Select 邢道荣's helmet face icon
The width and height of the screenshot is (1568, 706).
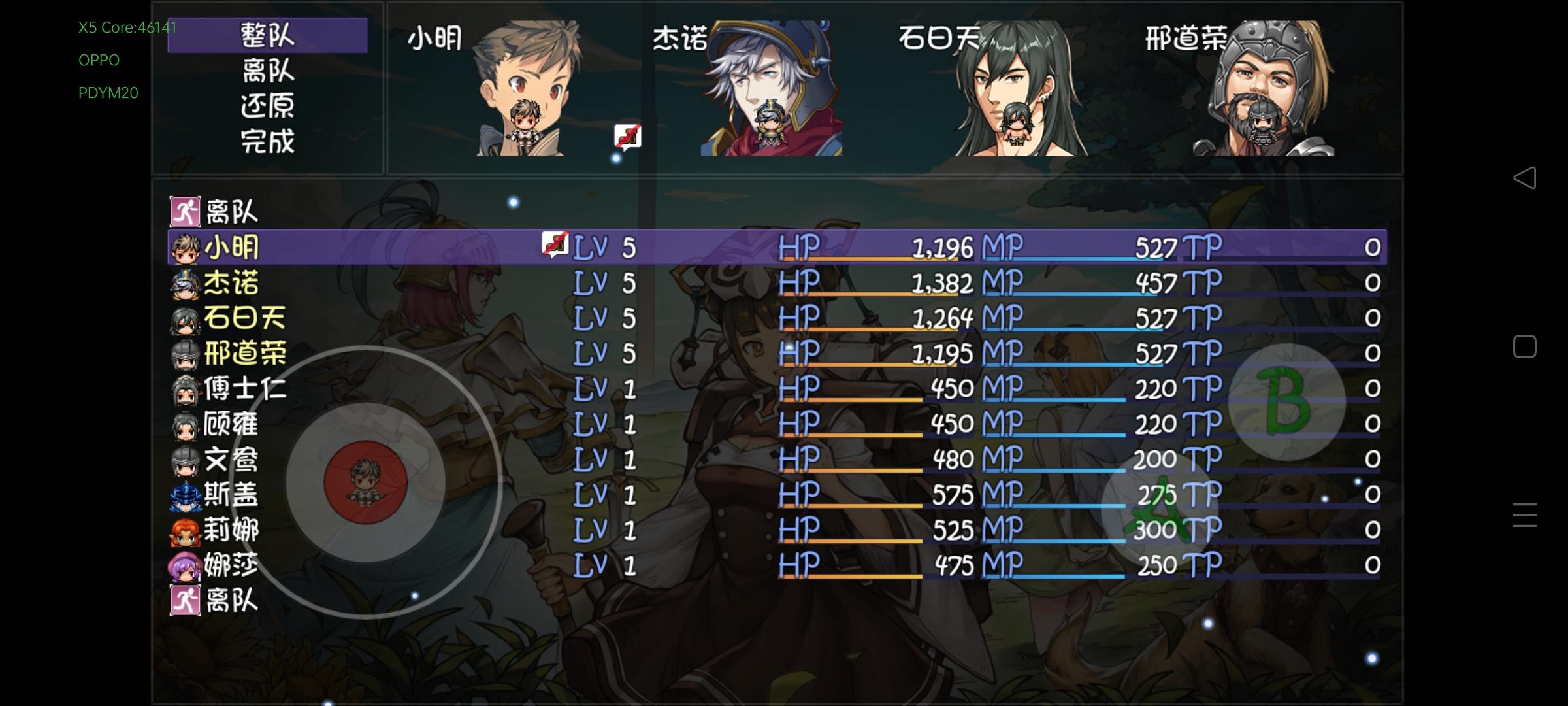click(x=185, y=354)
